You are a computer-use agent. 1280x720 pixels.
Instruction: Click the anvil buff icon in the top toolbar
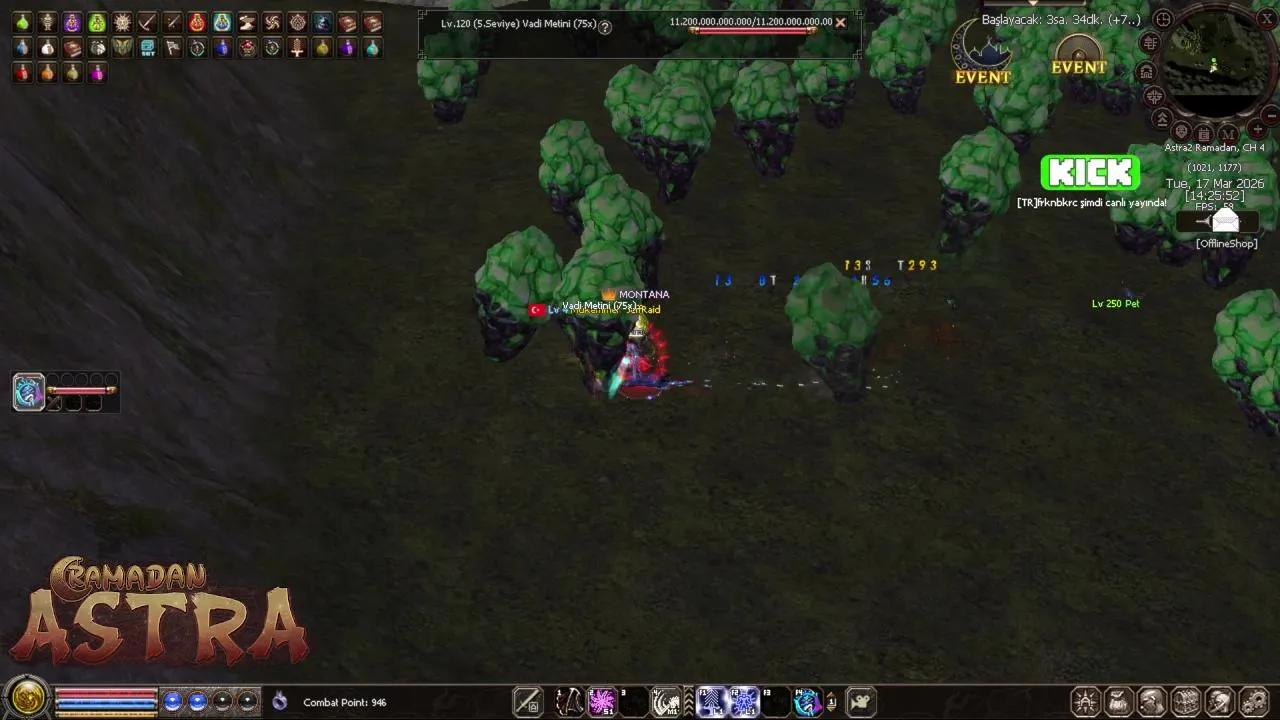[245, 22]
